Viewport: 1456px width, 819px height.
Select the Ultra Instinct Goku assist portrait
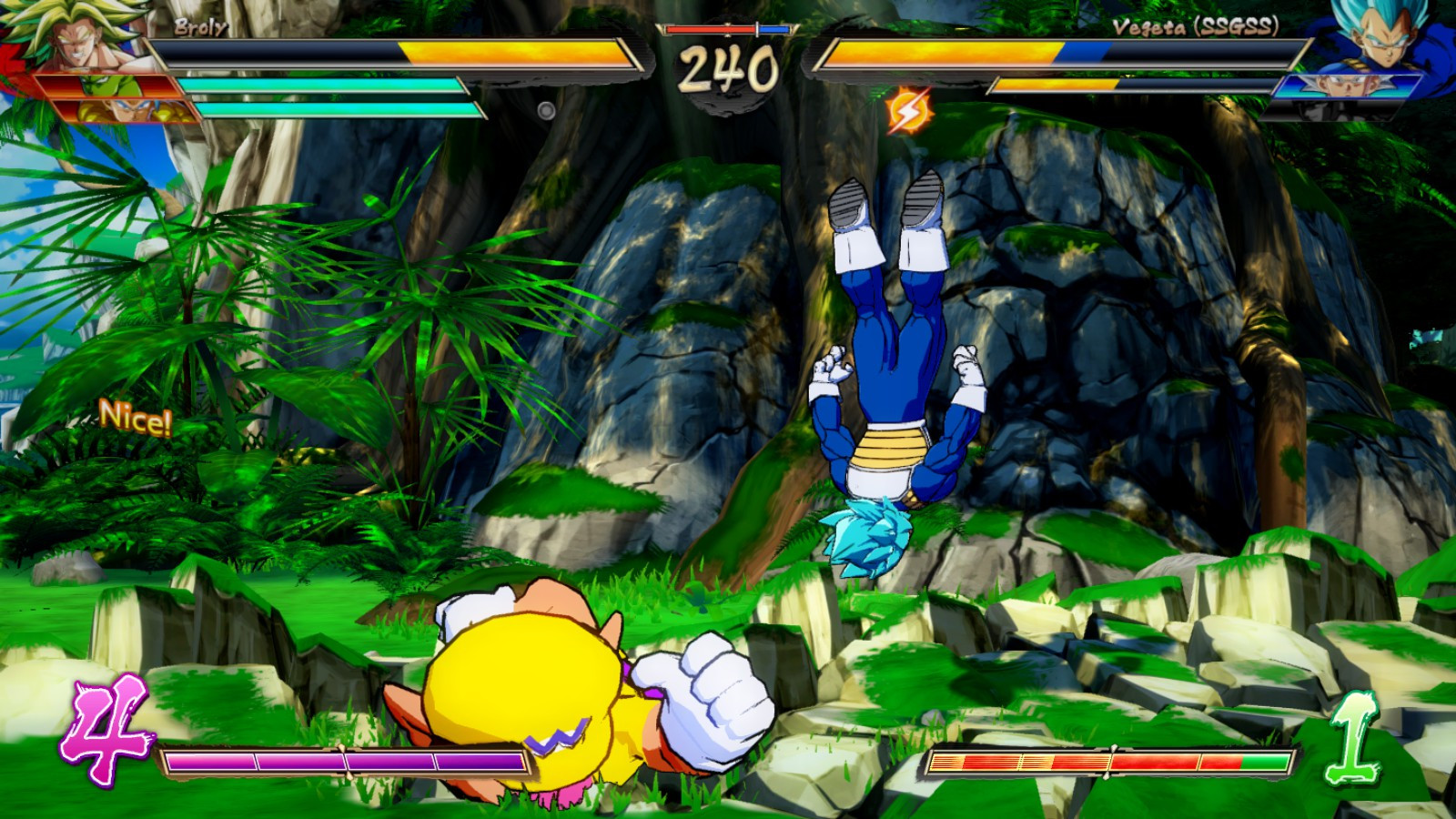(1346, 87)
